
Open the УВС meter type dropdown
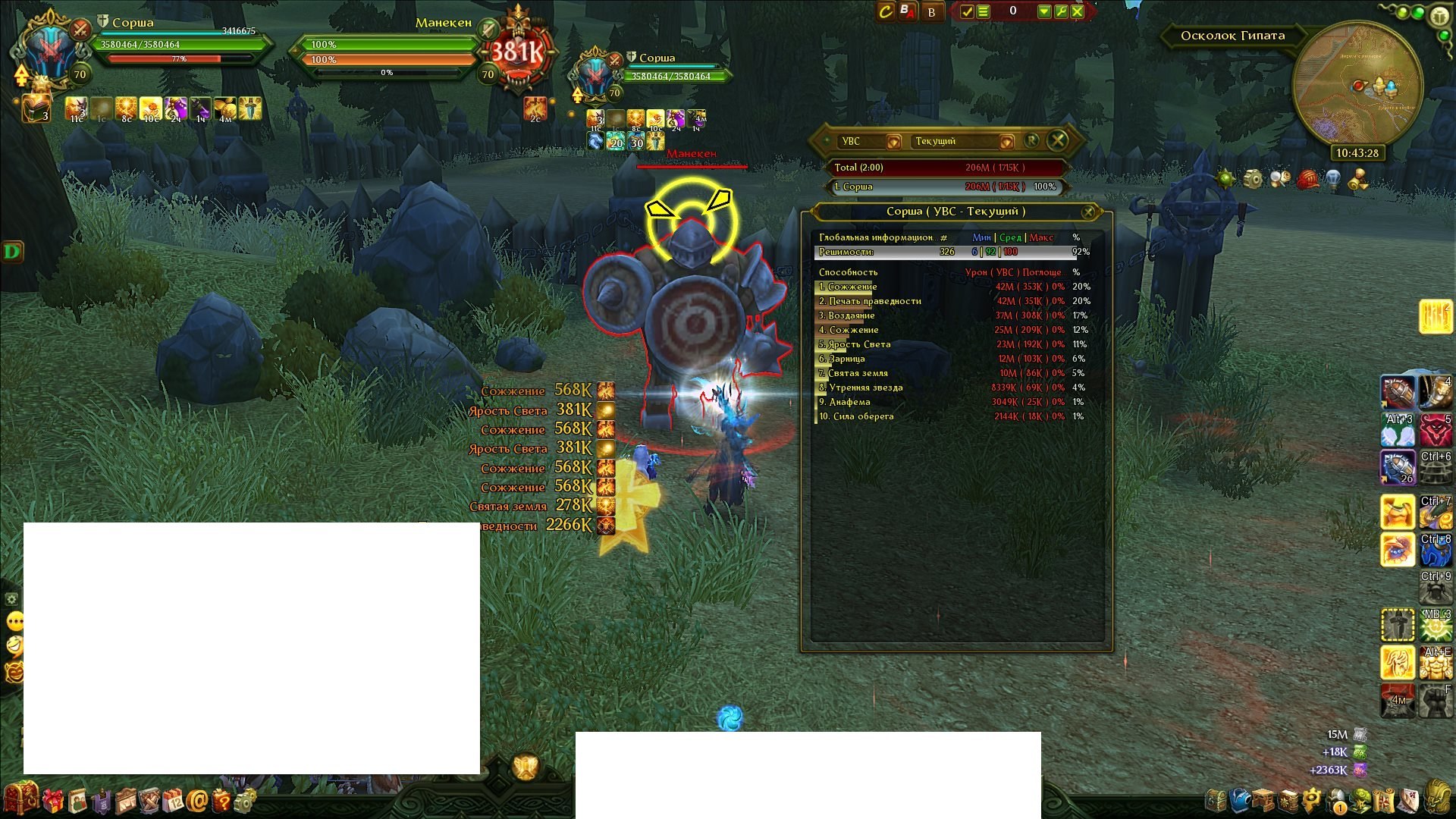click(x=893, y=142)
